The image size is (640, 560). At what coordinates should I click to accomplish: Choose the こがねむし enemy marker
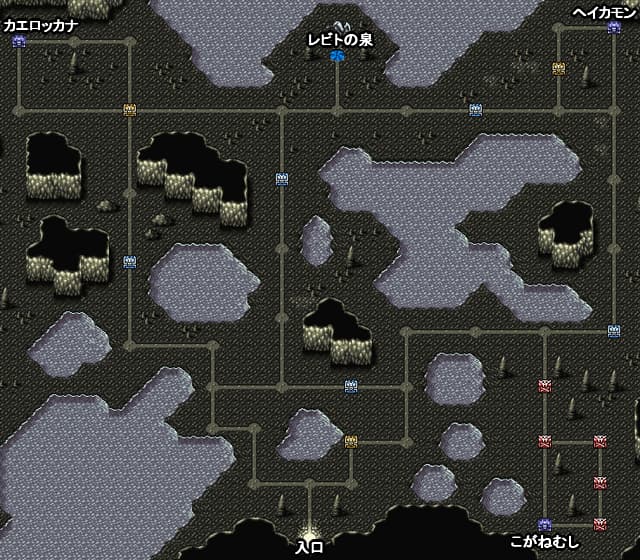[x=545, y=524]
